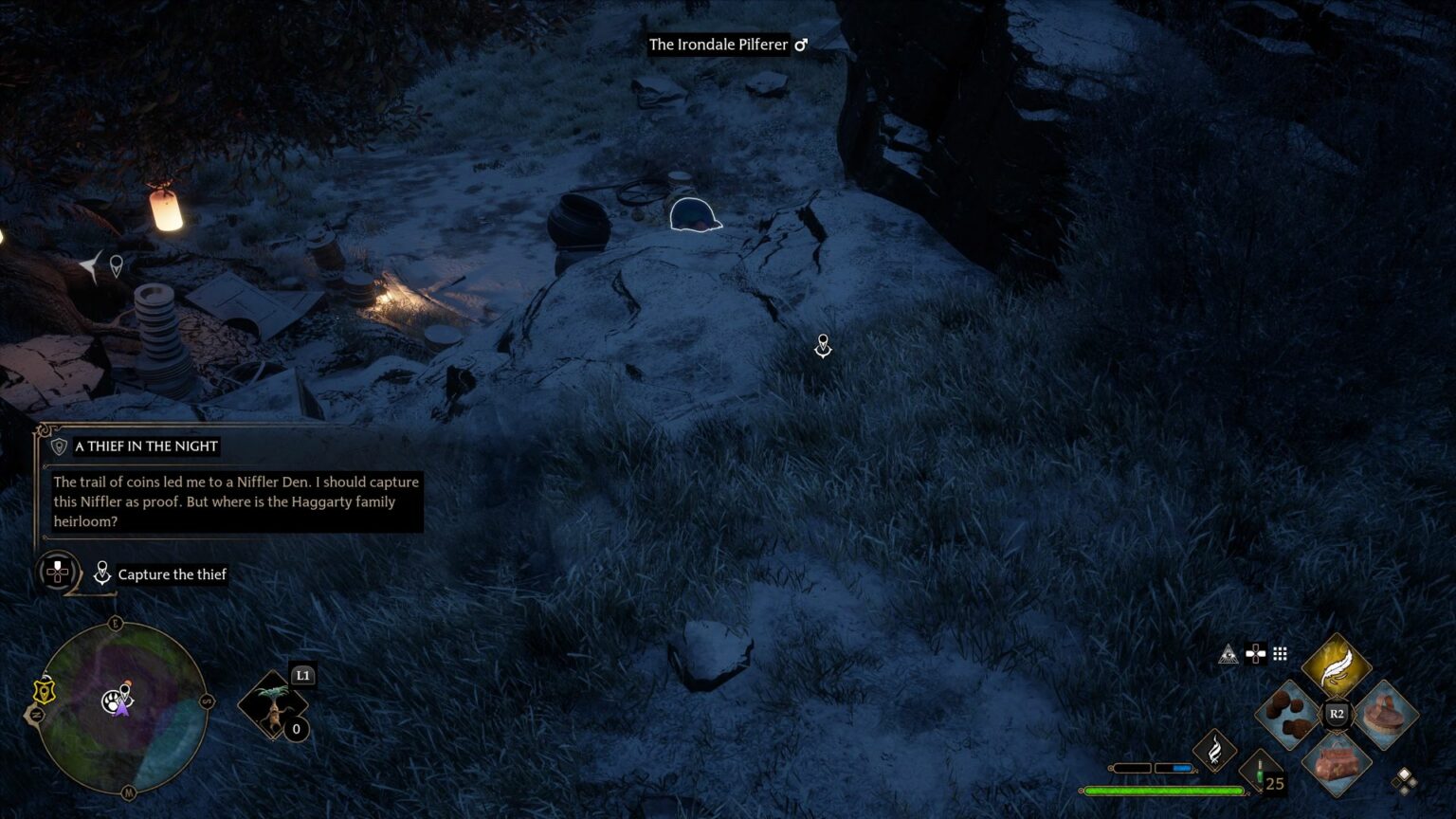Open the 'A Thief in the Night' quest tracker
This screenshot has height=819, width=1456.
(146, 446)
